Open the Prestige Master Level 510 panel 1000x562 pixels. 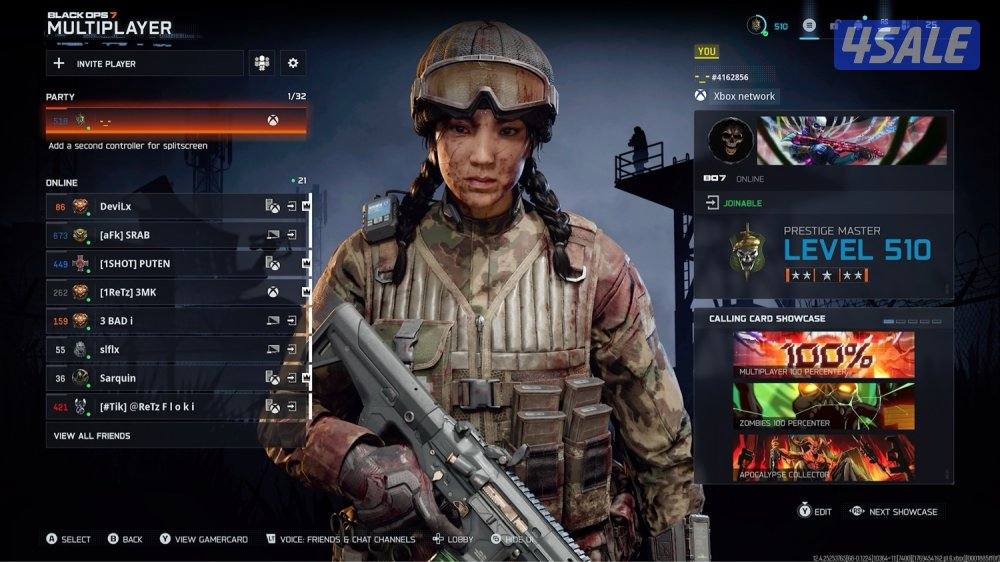coord(823,256)
